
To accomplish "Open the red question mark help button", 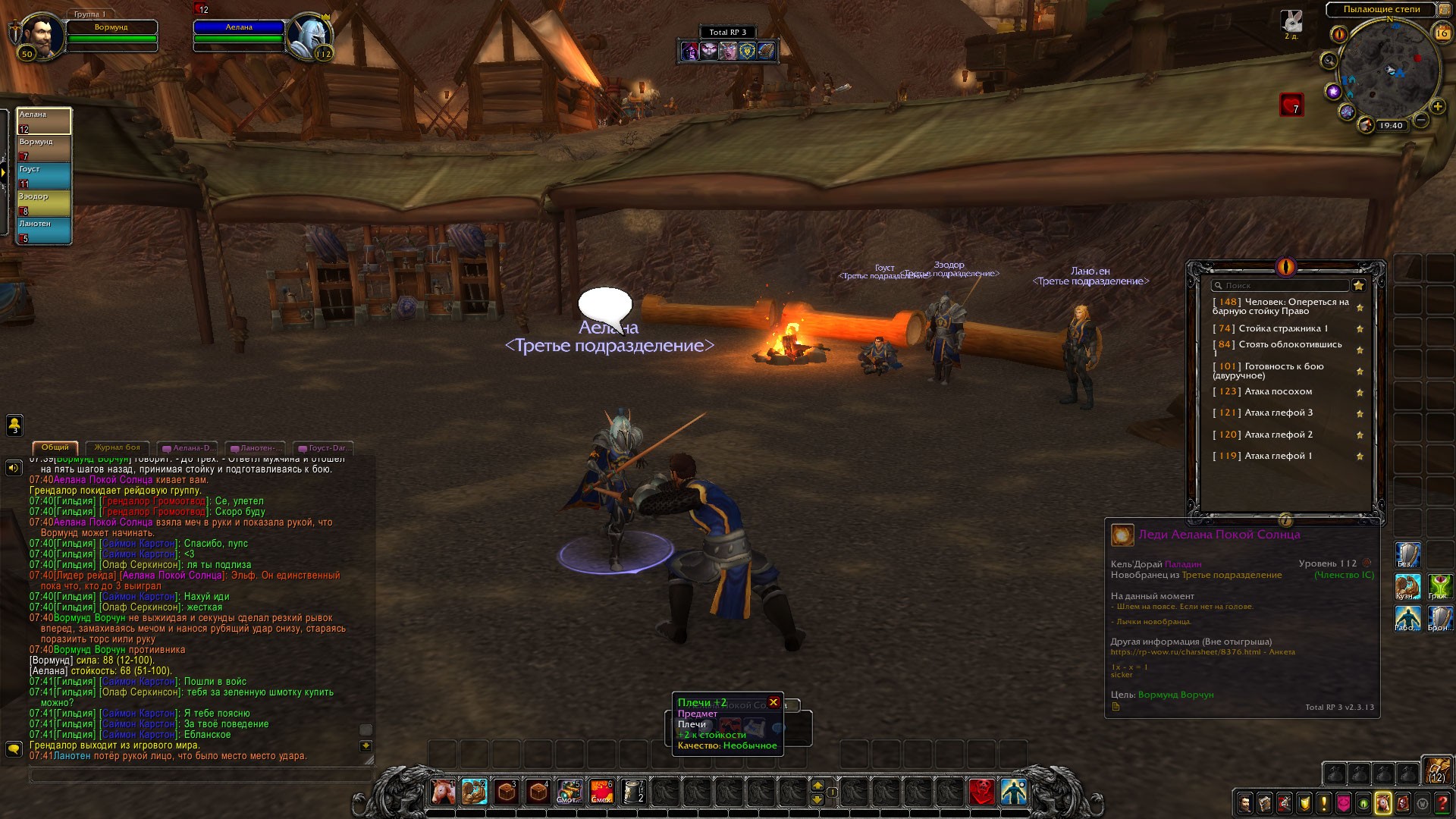I will (1442, 803).
